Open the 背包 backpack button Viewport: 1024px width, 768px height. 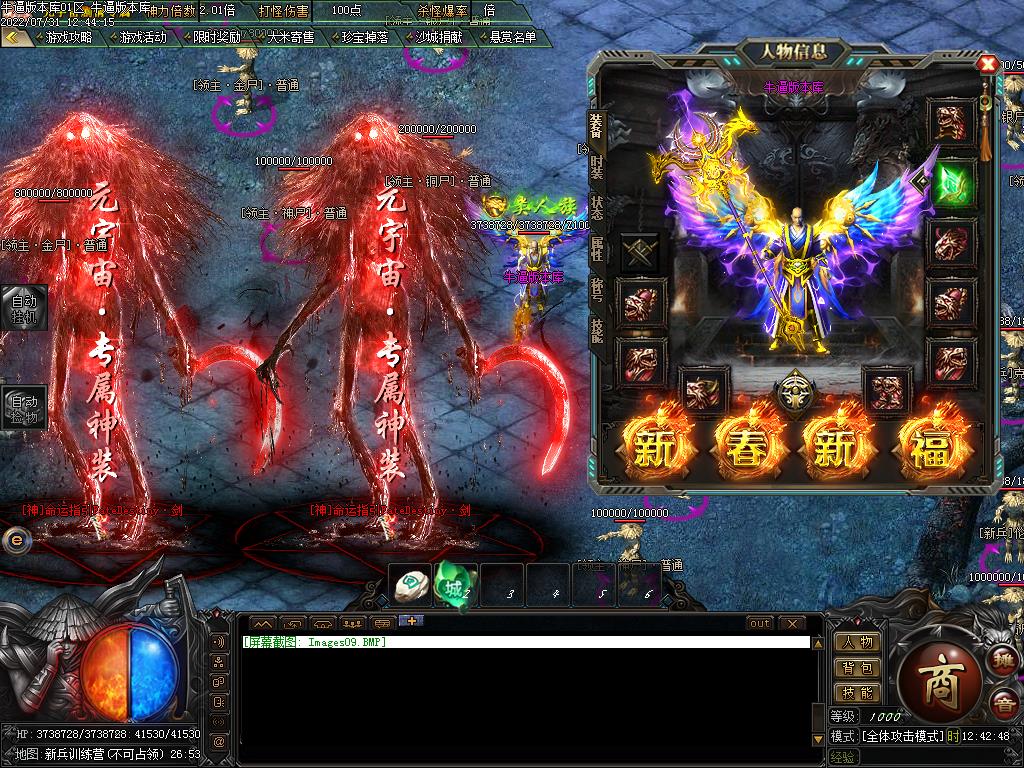[857, 667]
